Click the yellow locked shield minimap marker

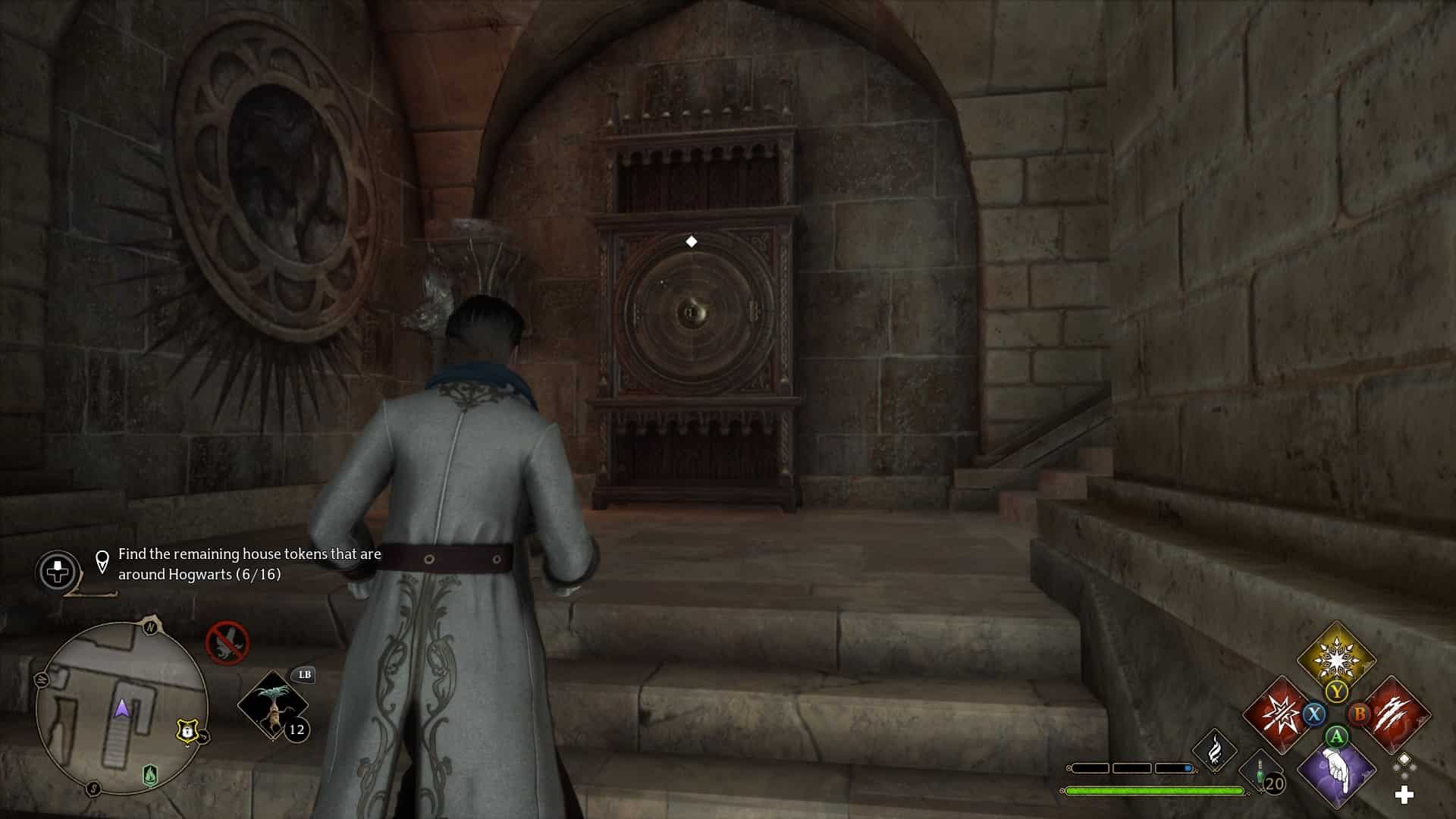tap(187, 731)
